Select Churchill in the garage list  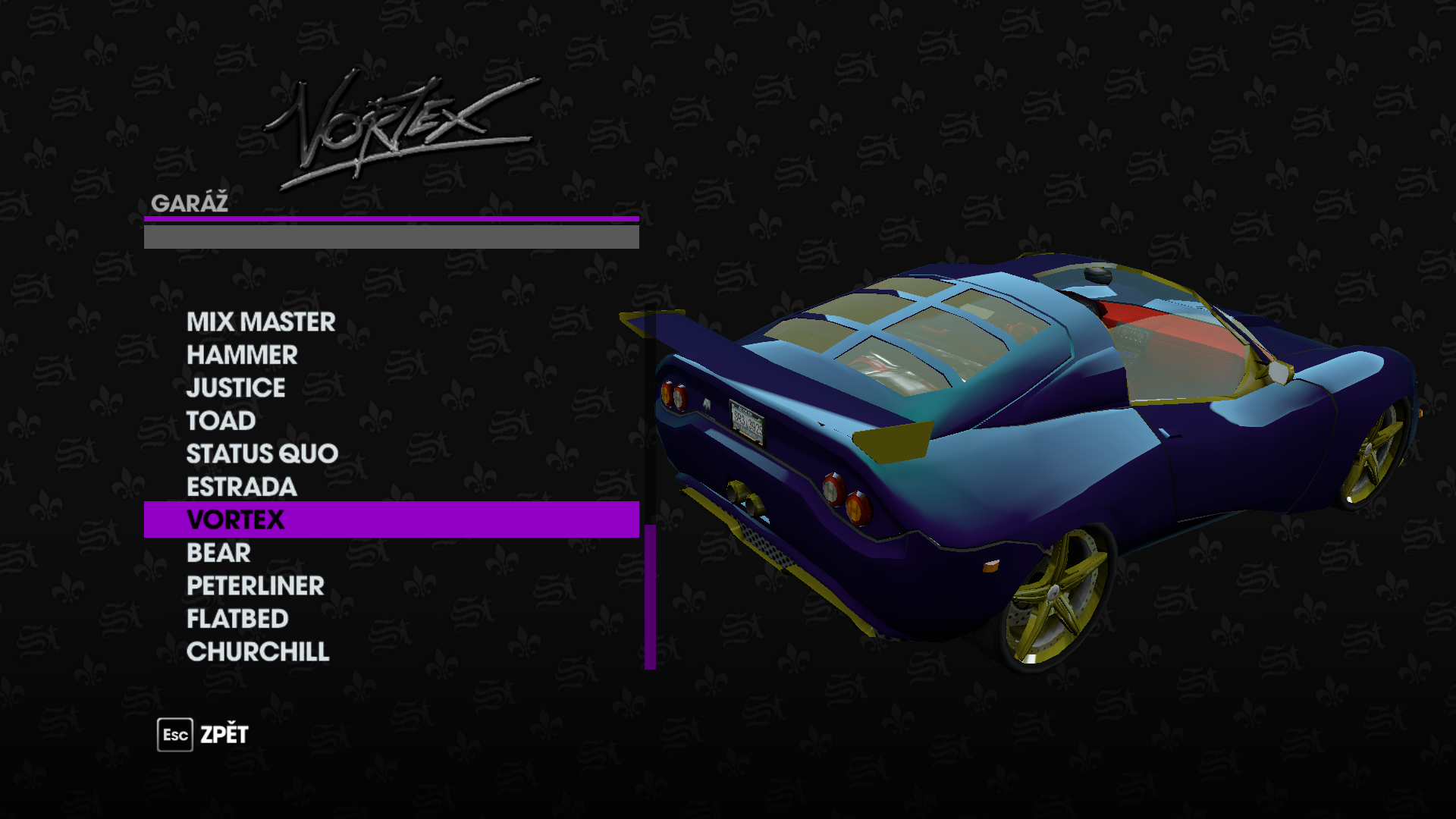tap(258, 652)
